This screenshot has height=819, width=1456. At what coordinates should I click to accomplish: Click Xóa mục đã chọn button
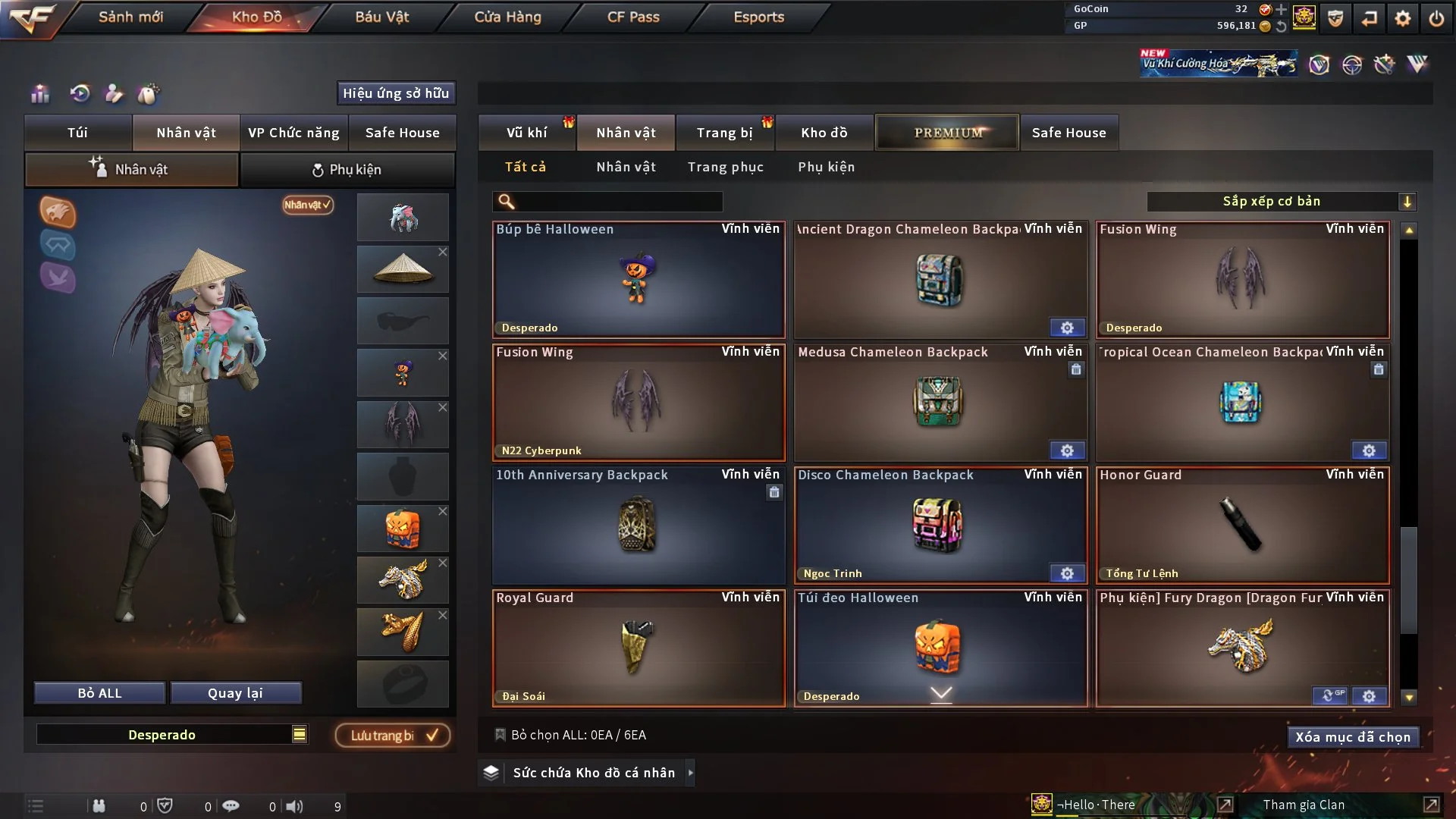(1352, 737)
